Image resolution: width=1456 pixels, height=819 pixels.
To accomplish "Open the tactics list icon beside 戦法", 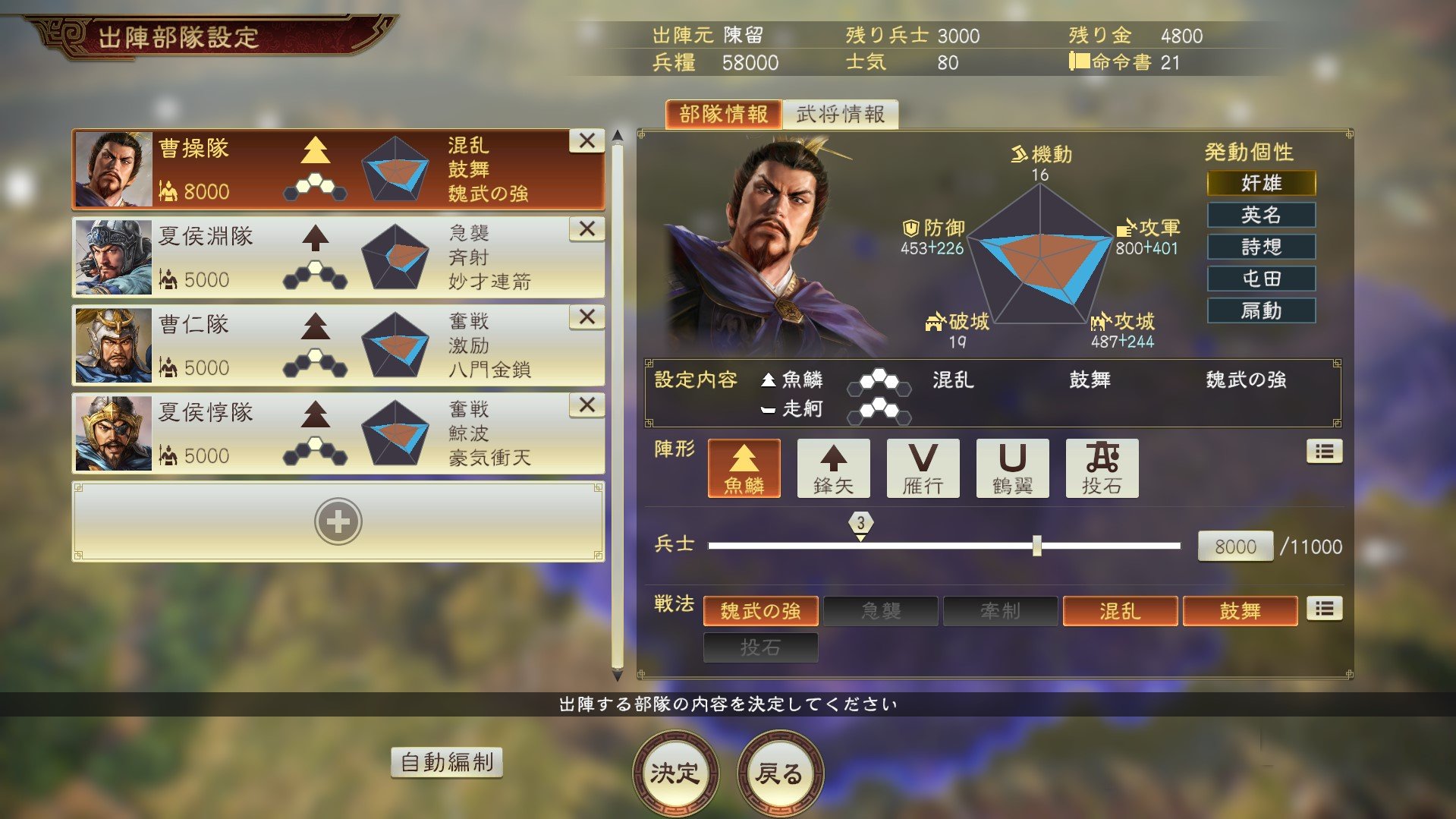I will (x=1324, y=610).
